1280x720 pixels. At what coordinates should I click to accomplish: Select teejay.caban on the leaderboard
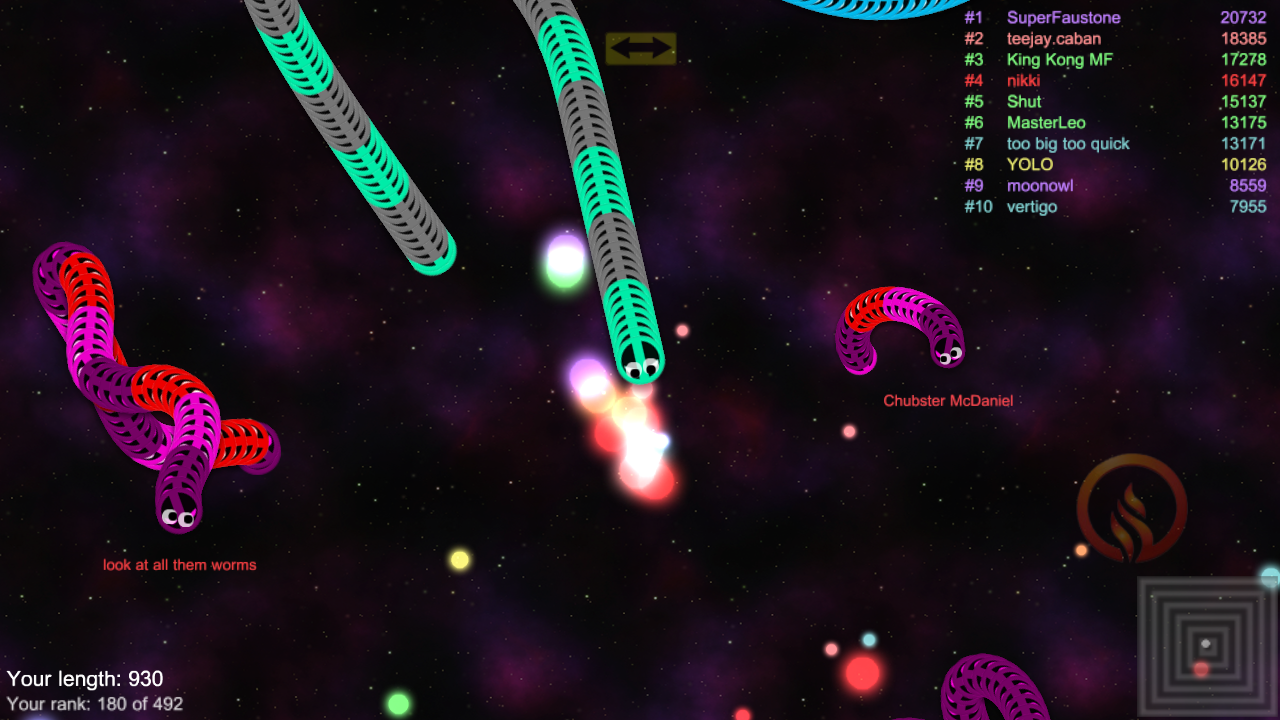1053,38
